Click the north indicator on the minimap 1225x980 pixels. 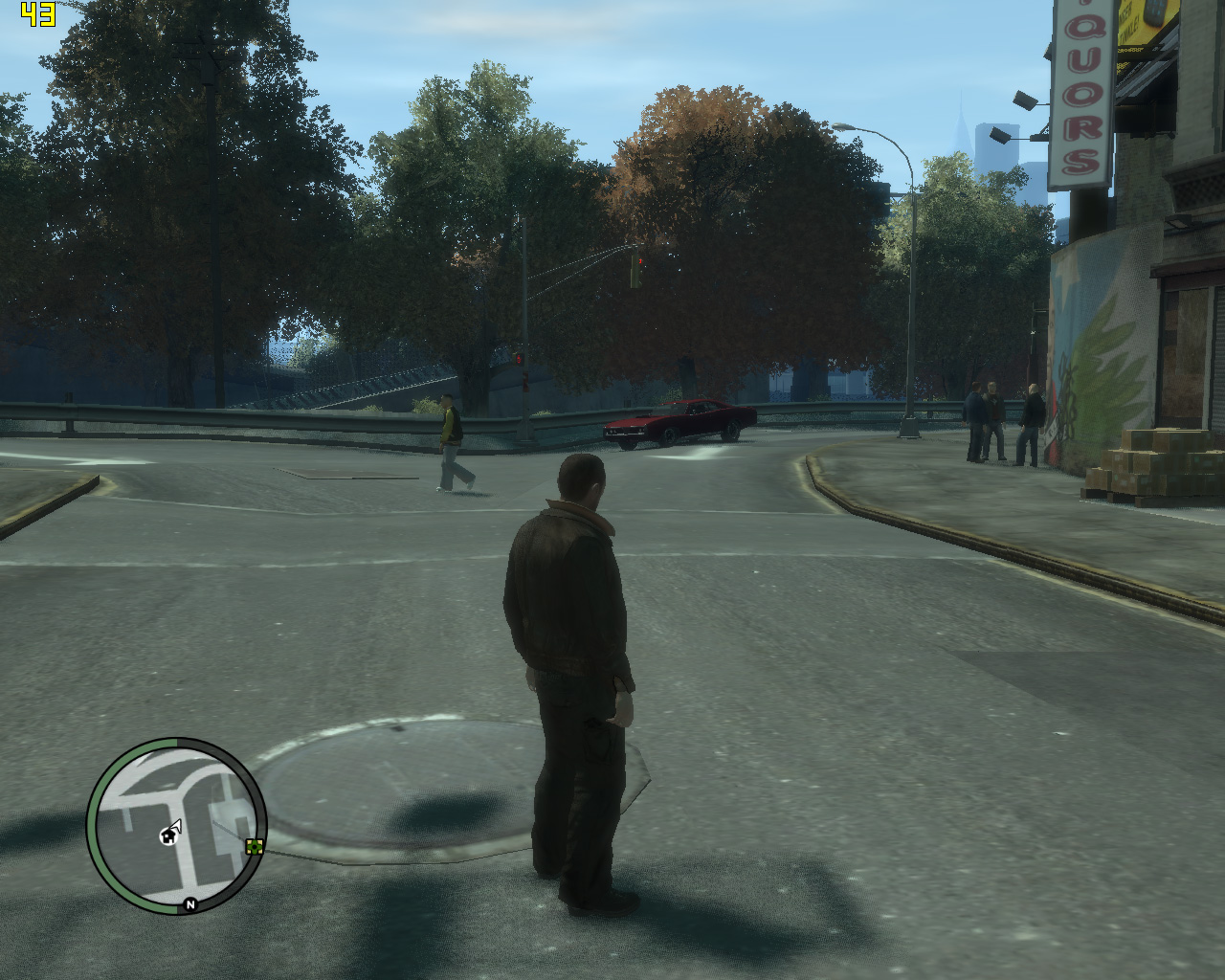click(x=190, y=904)
